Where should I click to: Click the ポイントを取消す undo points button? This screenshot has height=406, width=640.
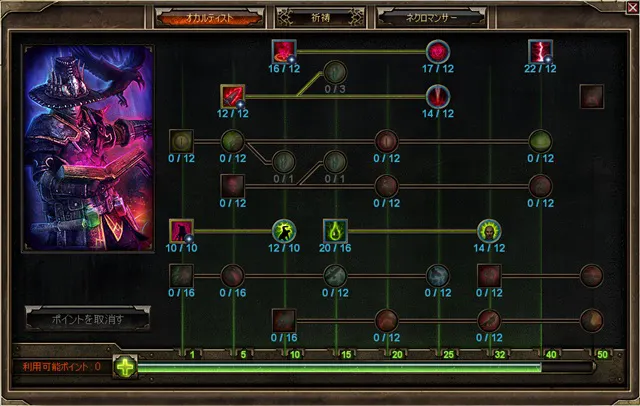(86, 319)
